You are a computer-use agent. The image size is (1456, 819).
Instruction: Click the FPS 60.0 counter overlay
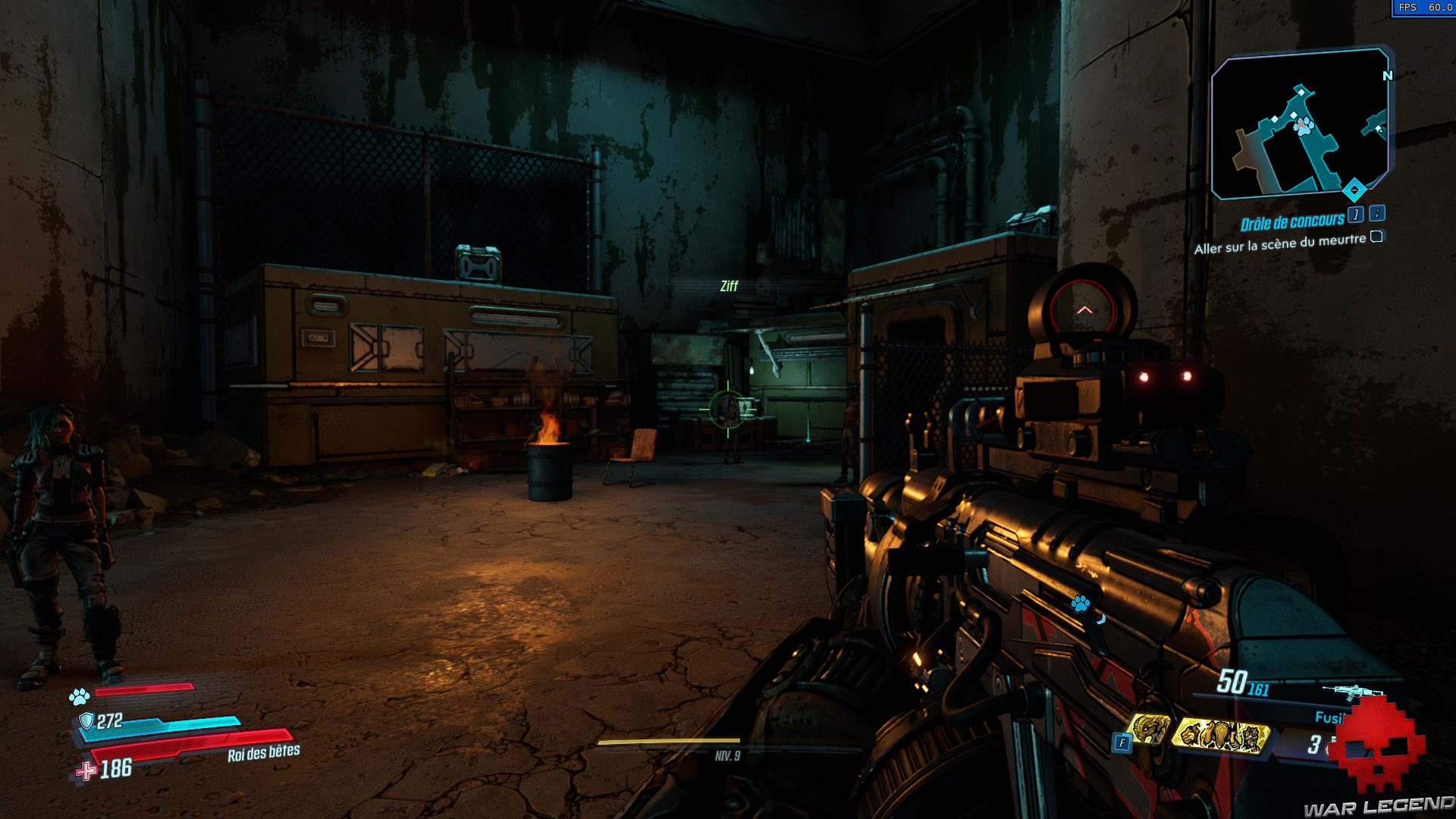click(x=1420, y=9)
